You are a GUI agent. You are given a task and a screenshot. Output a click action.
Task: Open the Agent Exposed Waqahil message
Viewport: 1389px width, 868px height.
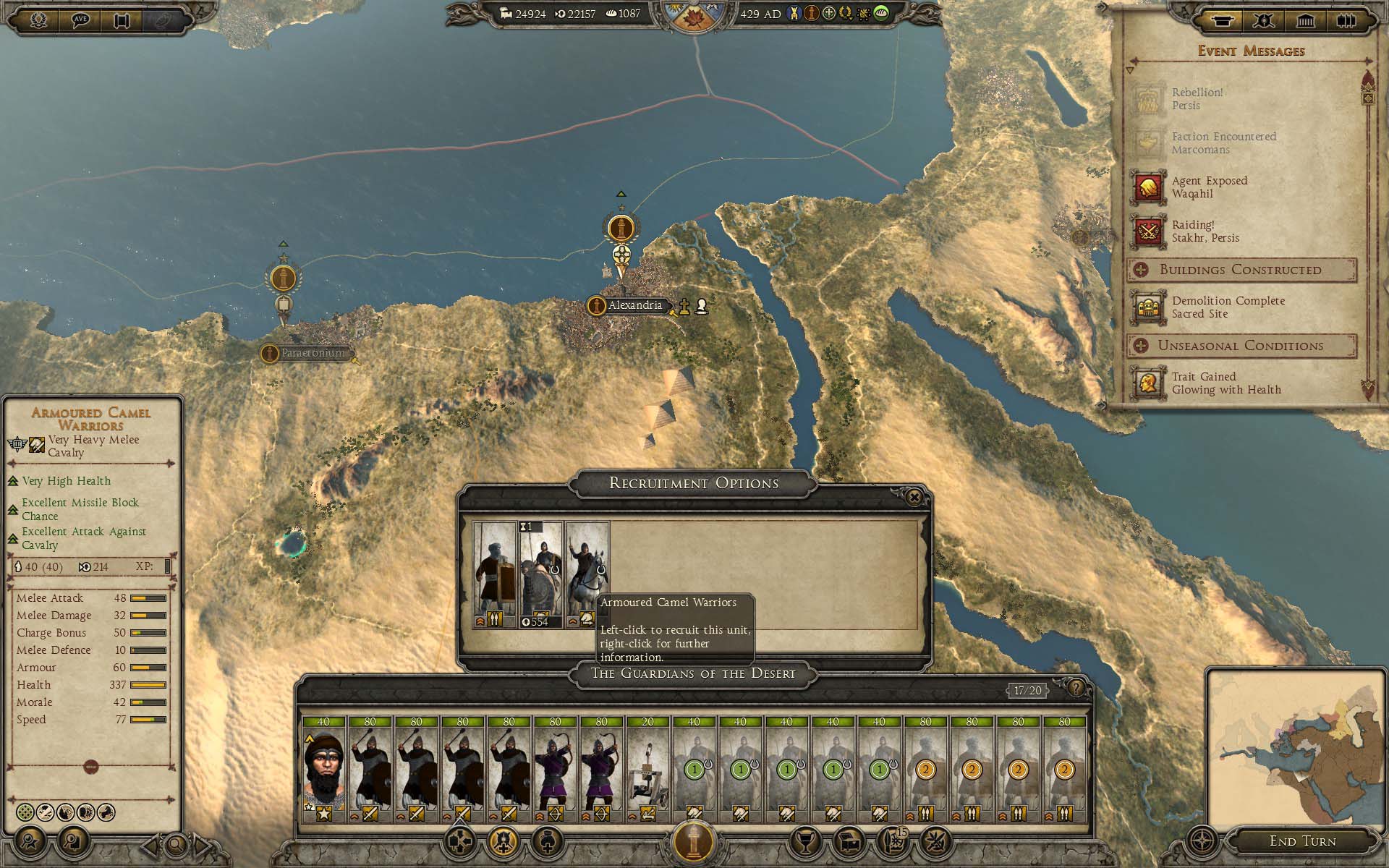point(1208,187)
